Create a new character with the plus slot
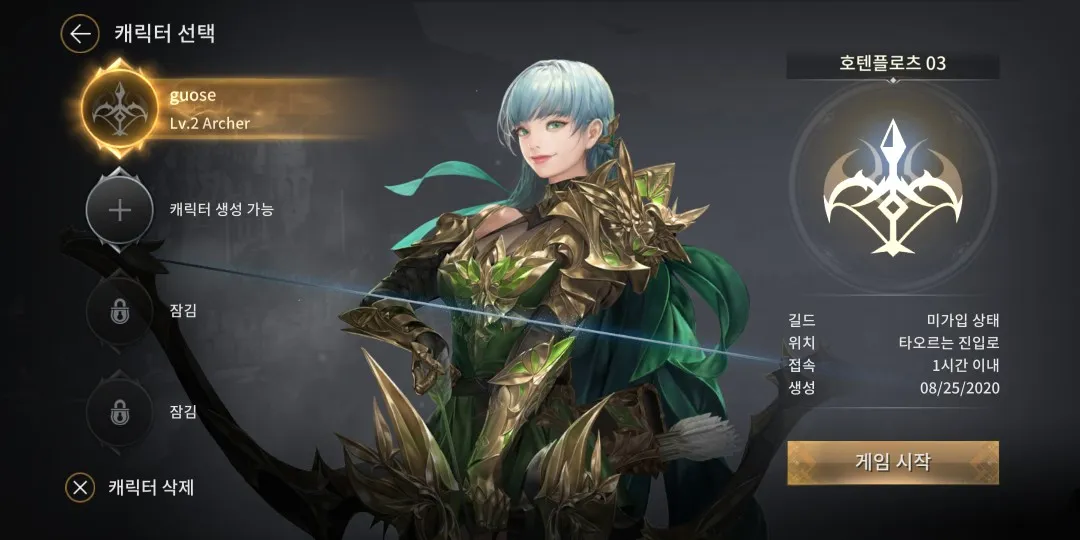 point(119,210)
